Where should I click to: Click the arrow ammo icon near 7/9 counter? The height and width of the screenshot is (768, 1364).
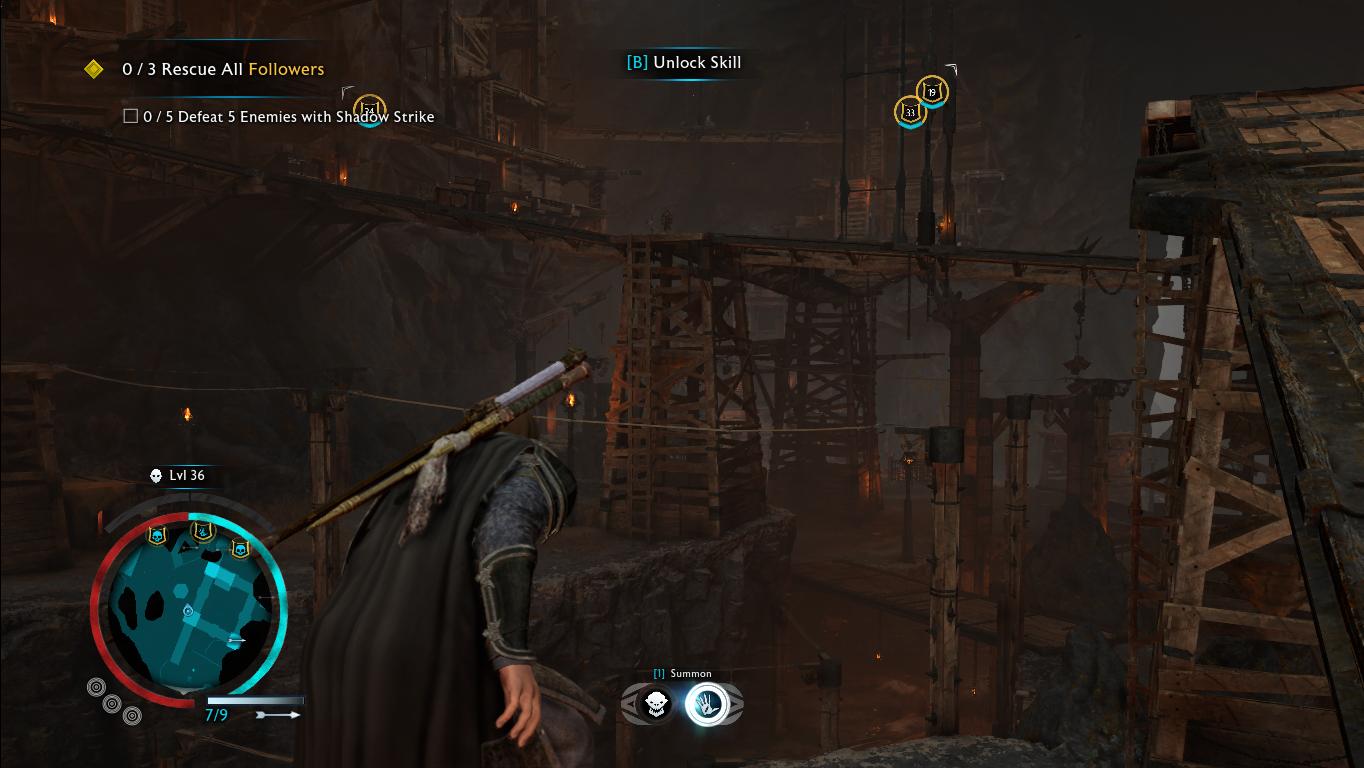277,713
